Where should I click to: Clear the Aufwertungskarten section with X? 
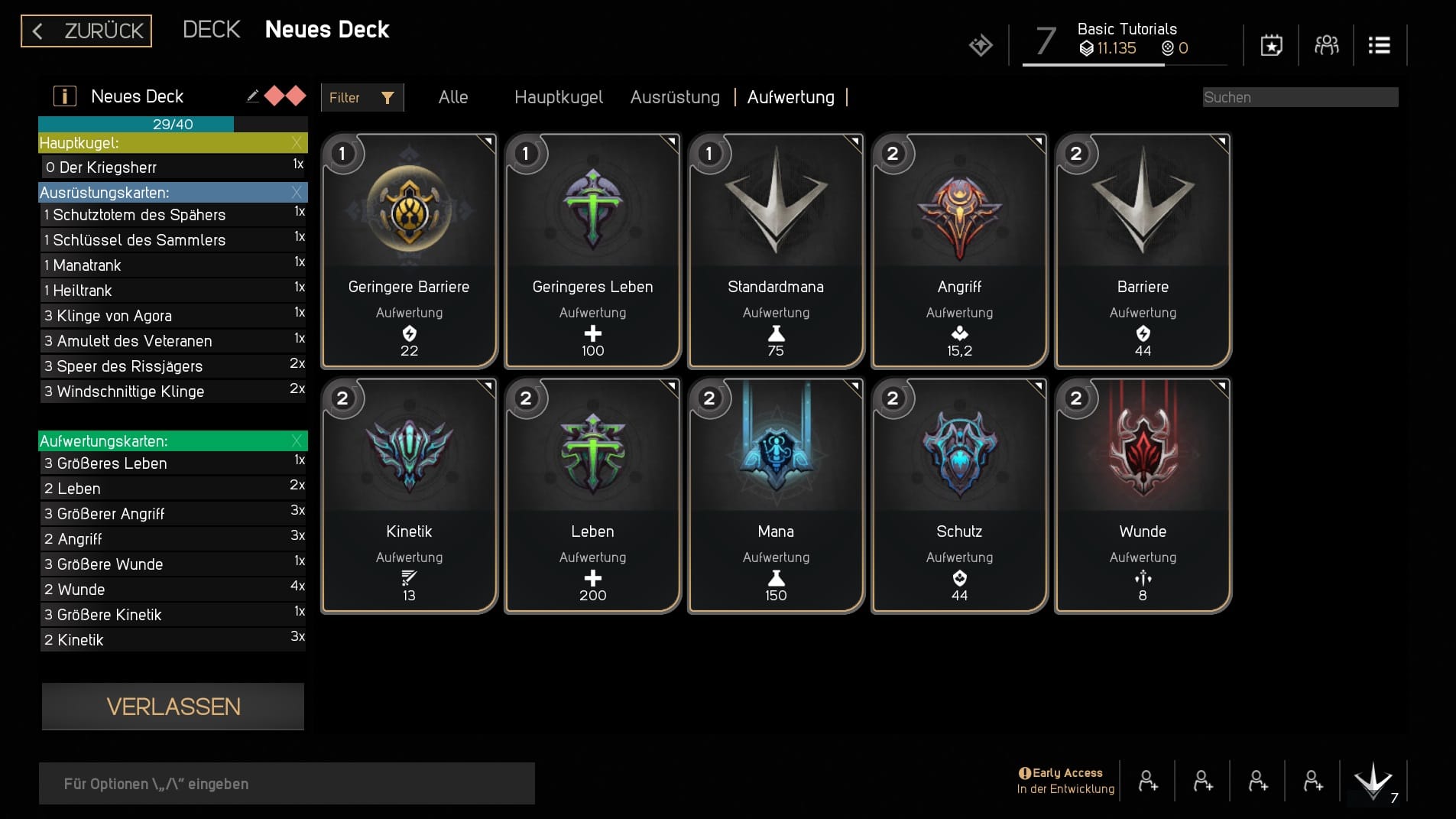coord(297,441)
